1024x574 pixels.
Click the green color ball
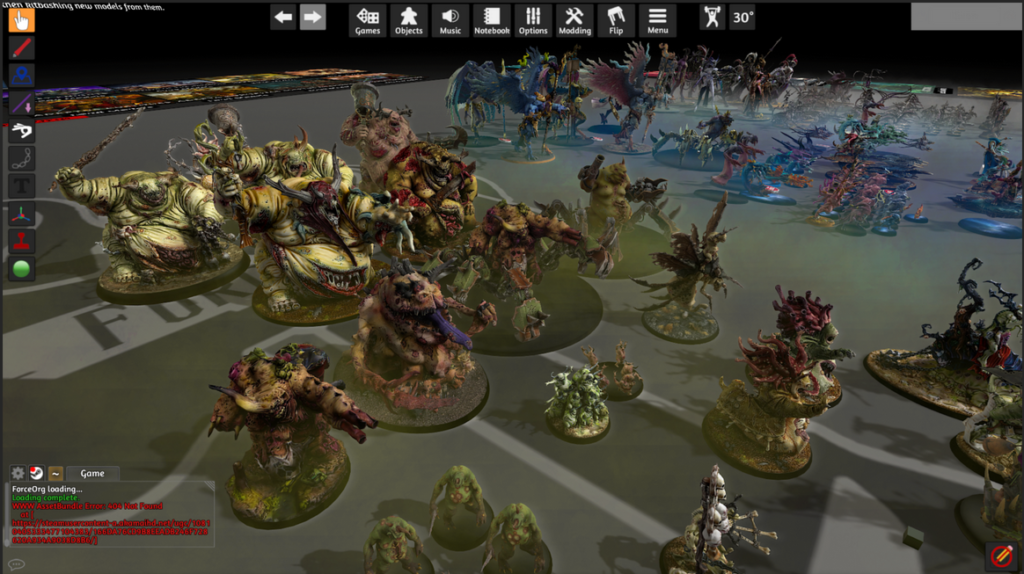pos(22,269)
